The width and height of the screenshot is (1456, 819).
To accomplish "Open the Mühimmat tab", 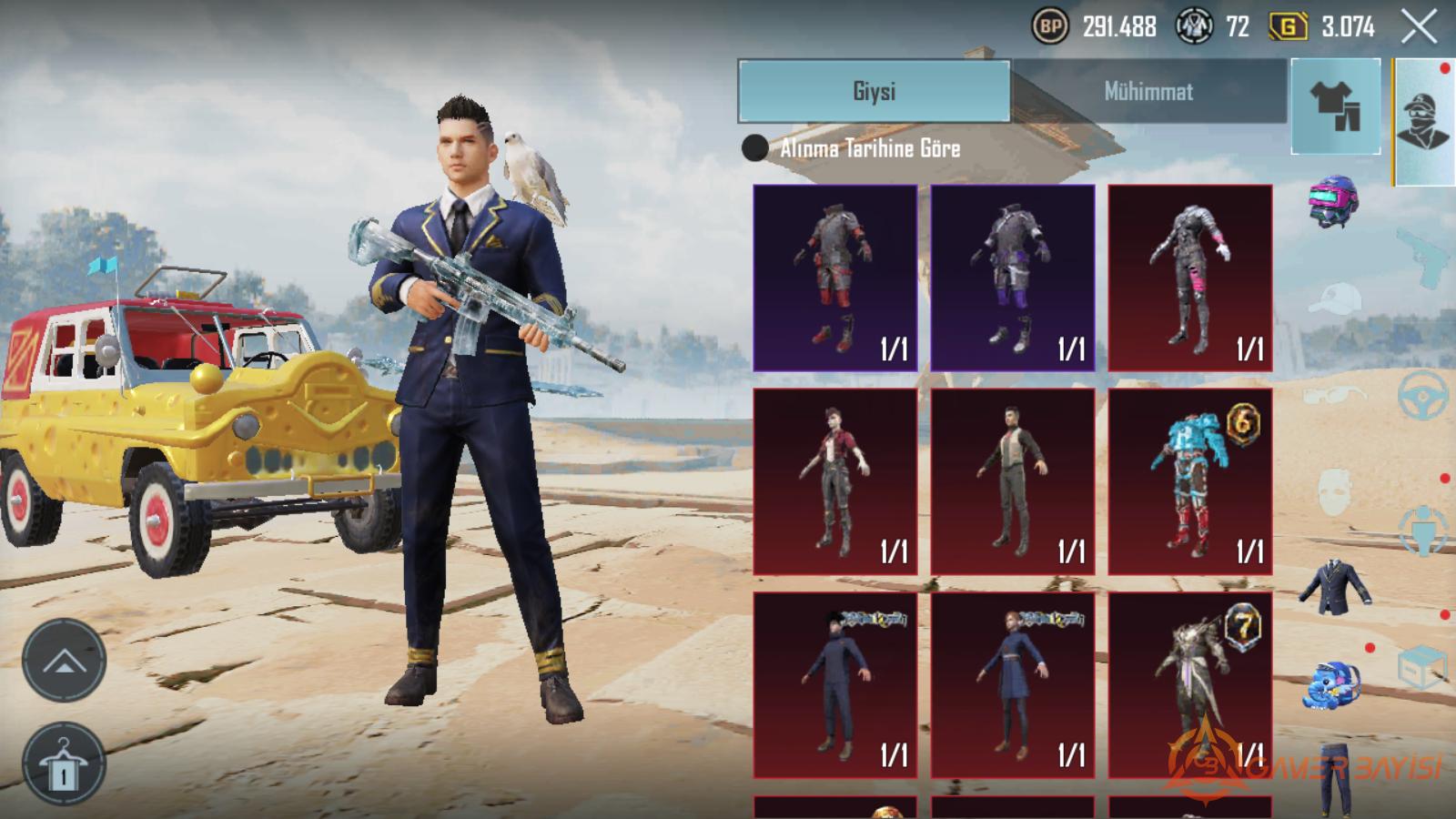I will coord(1148,91).
